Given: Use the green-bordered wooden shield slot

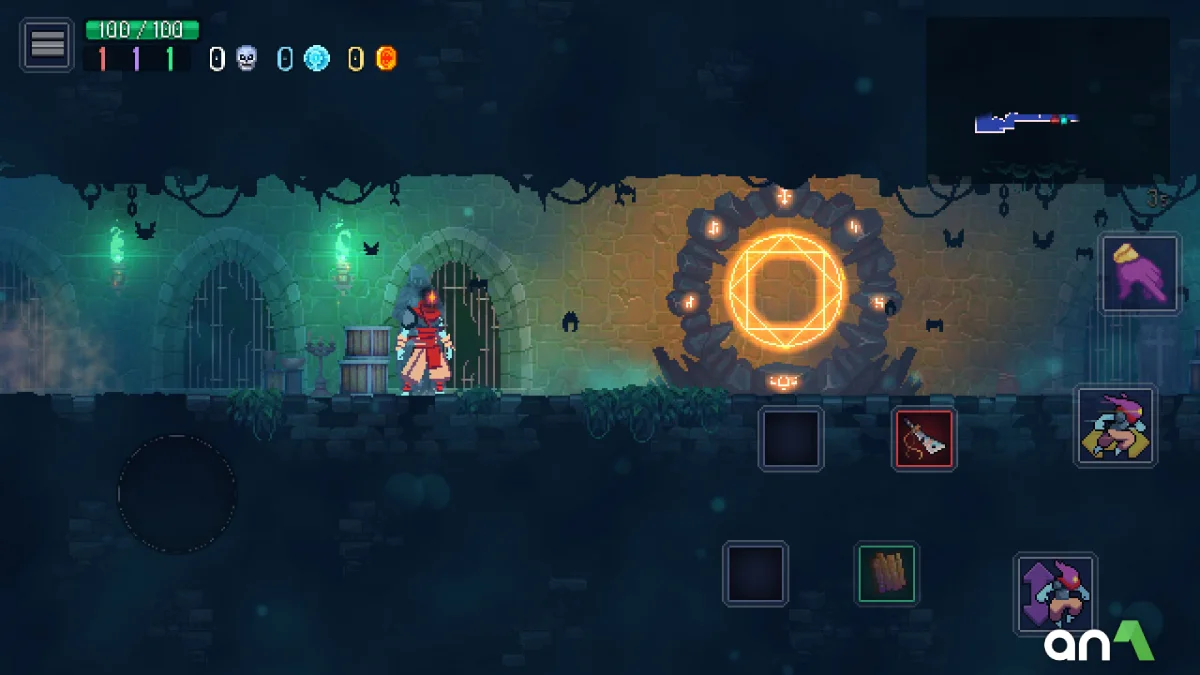Looking at the screenshot, I should point(887,573).
